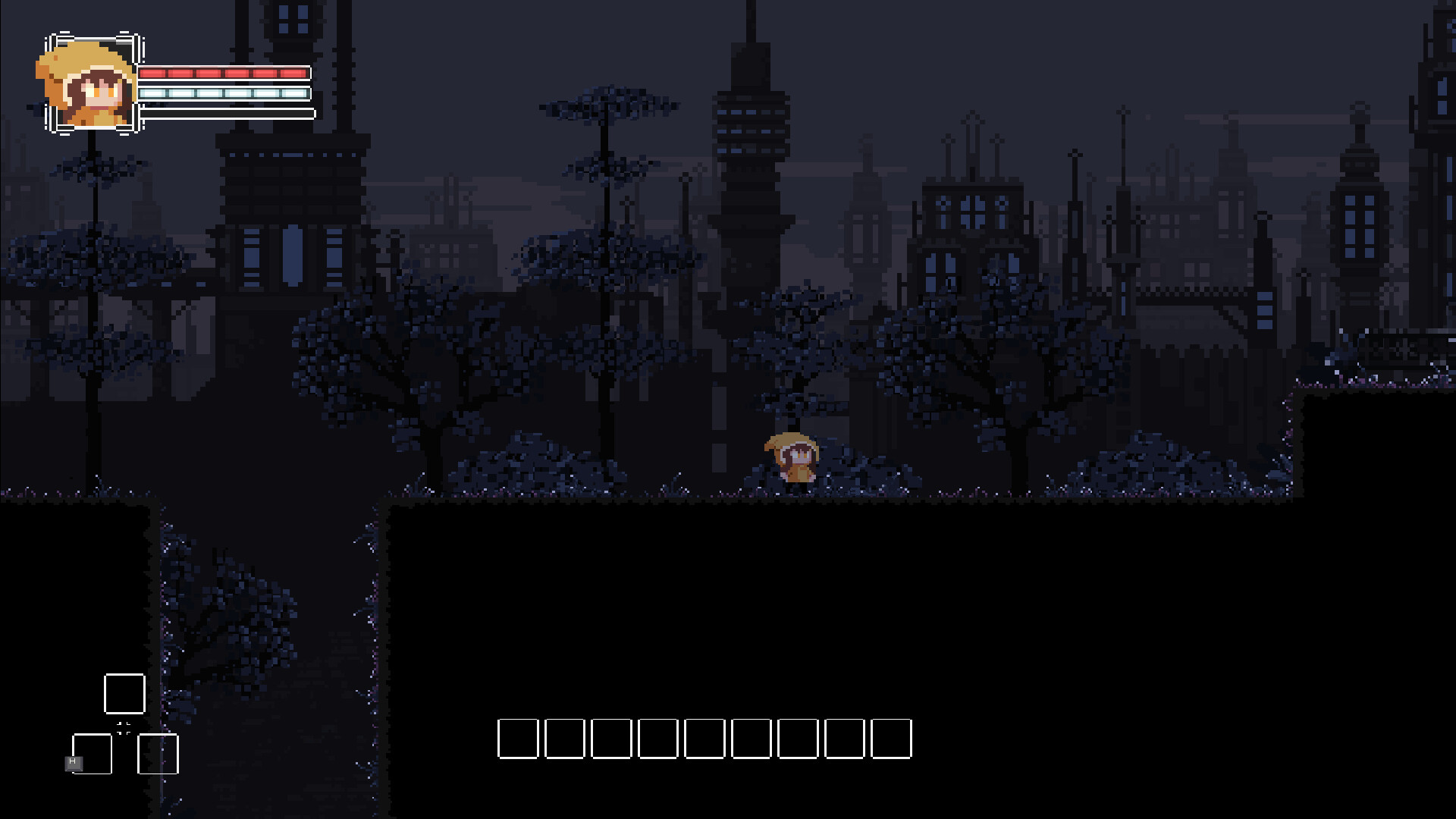Select the top ability slot above the H key
The height and width of the screenshot is (819, 1456).
pyautogui.click(x=124, y=694)
